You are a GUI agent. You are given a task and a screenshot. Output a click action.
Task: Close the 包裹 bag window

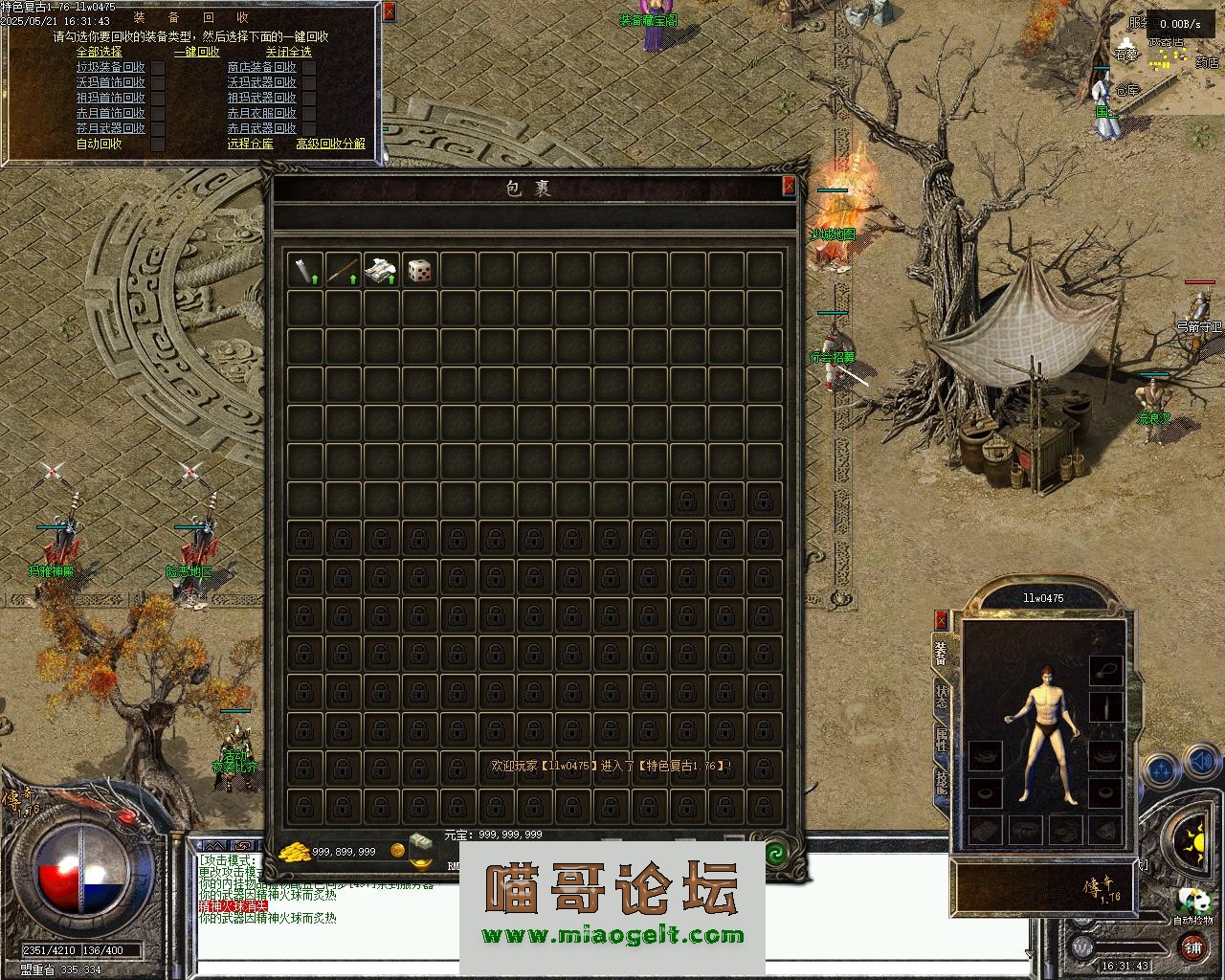(789, 187)
